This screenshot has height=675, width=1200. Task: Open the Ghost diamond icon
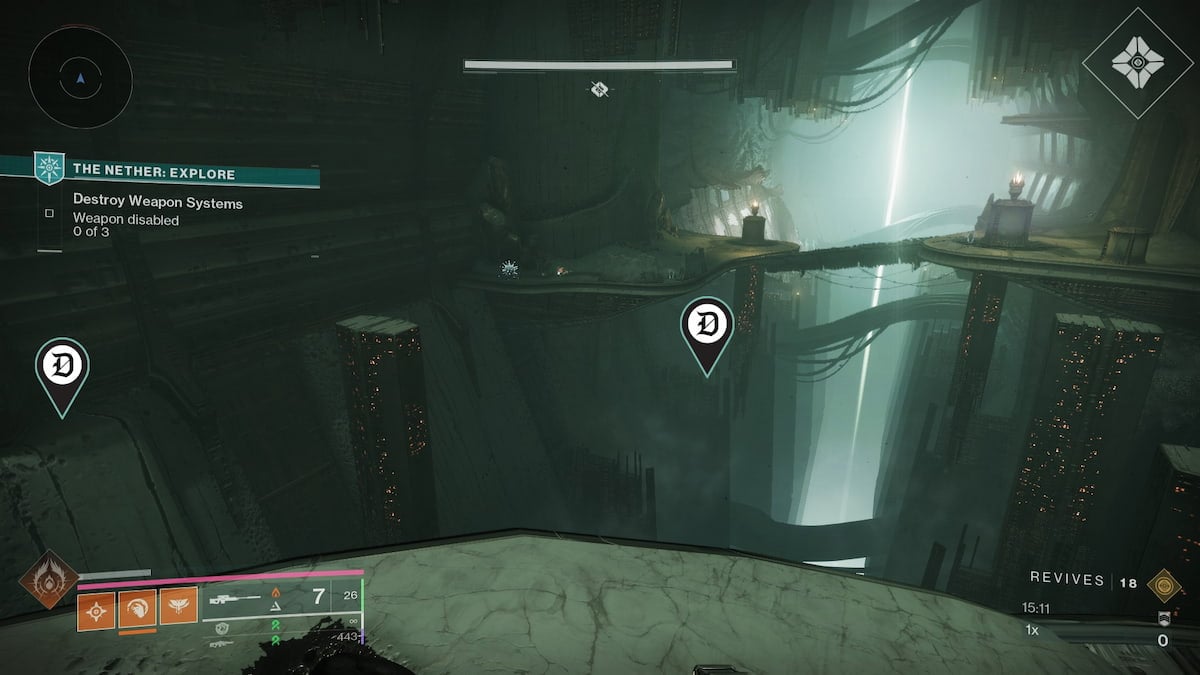pyautogui.click(x=1138, y=63)
